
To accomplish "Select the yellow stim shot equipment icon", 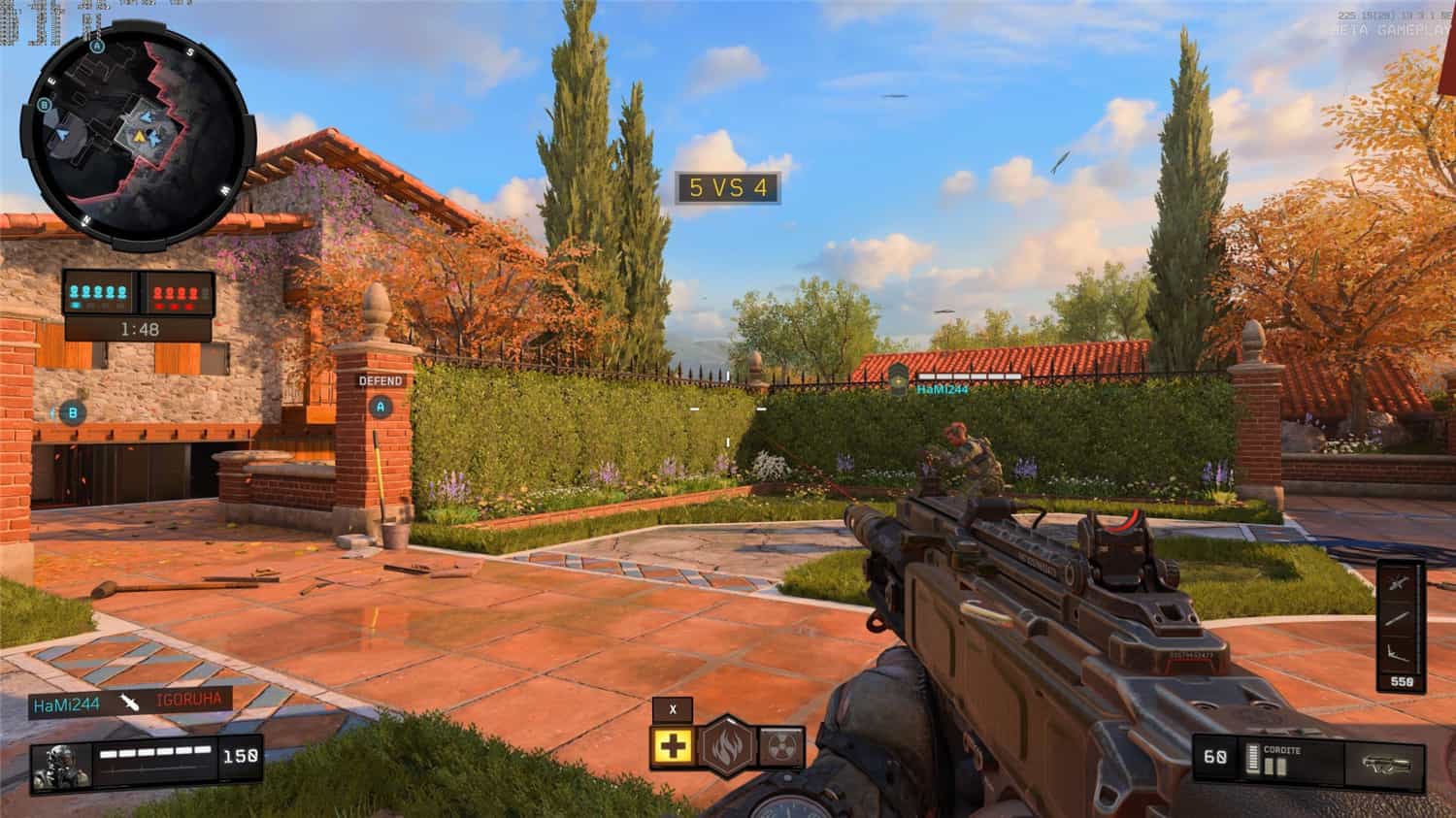I will tap(671, 746).
